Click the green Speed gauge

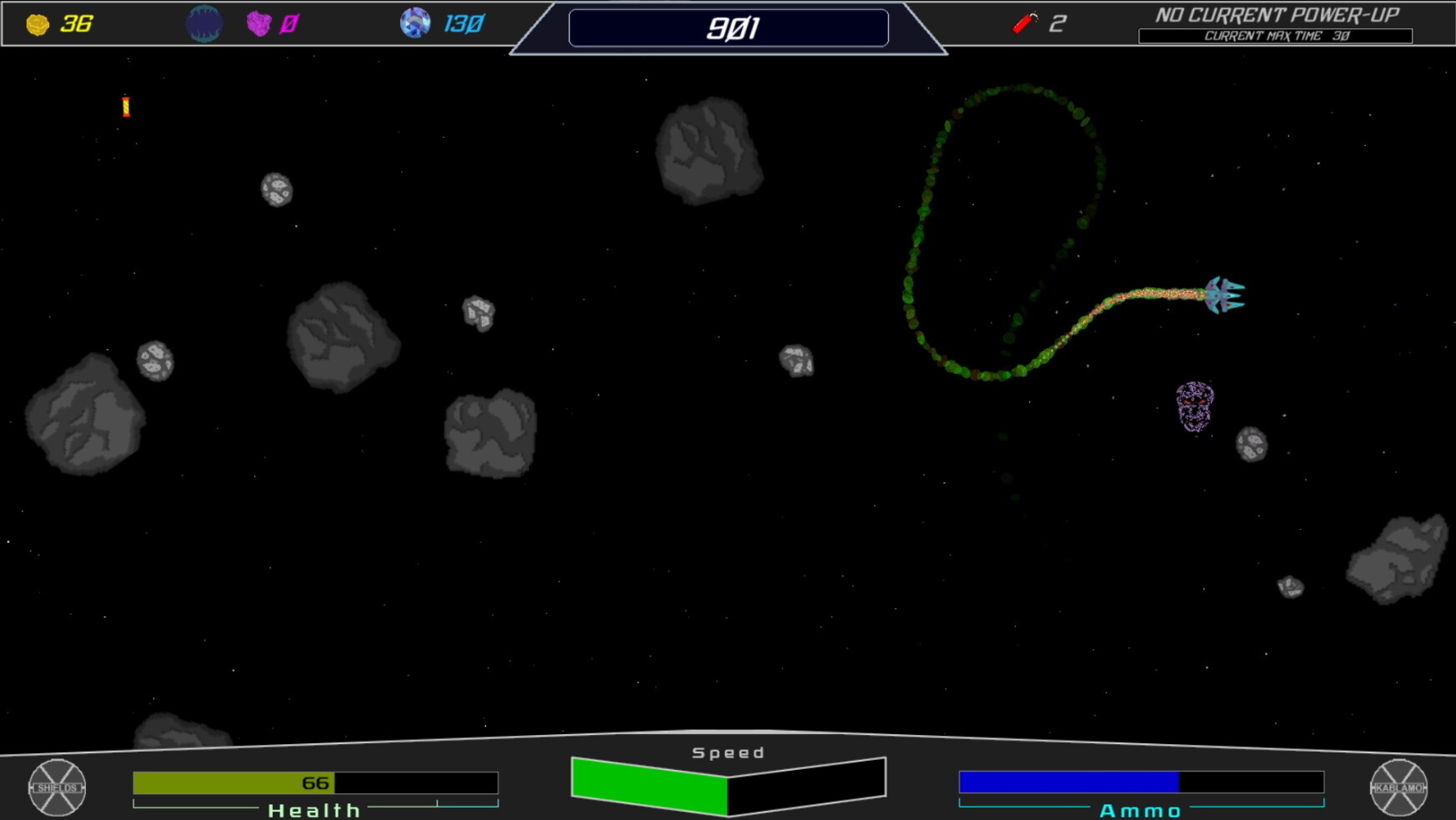tap(650, 784)
